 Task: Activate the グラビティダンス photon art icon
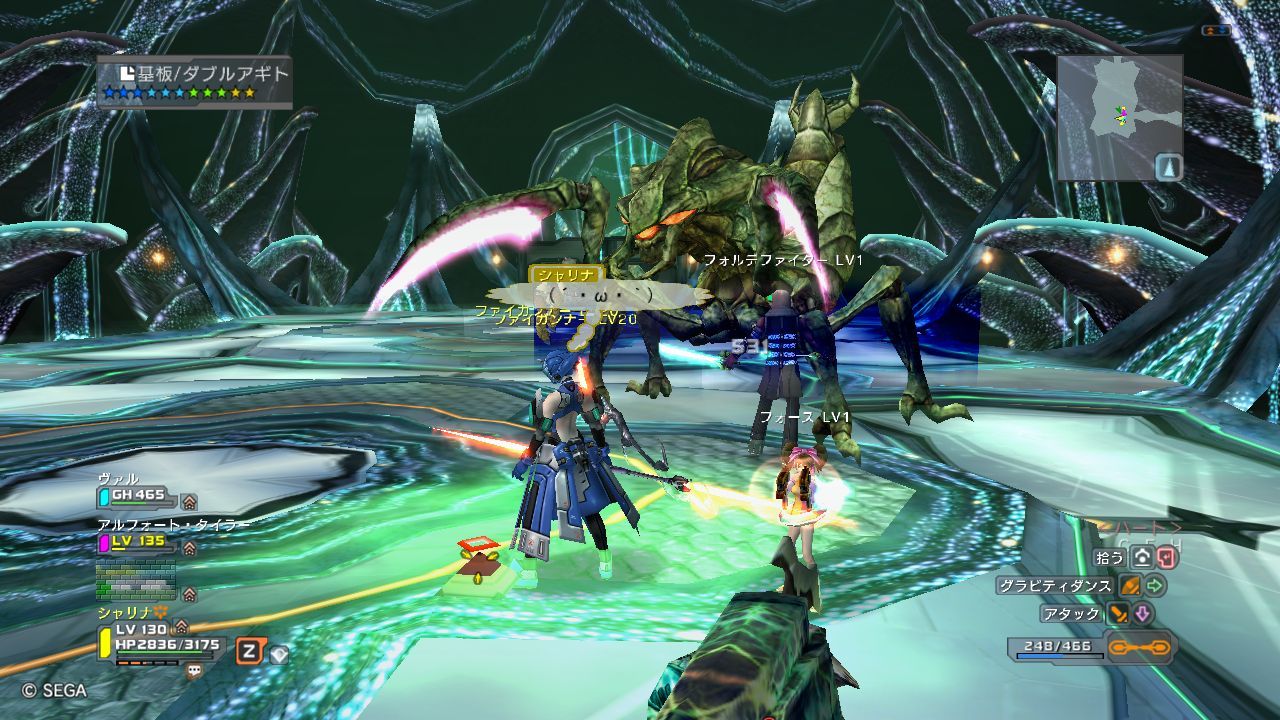1131,586
